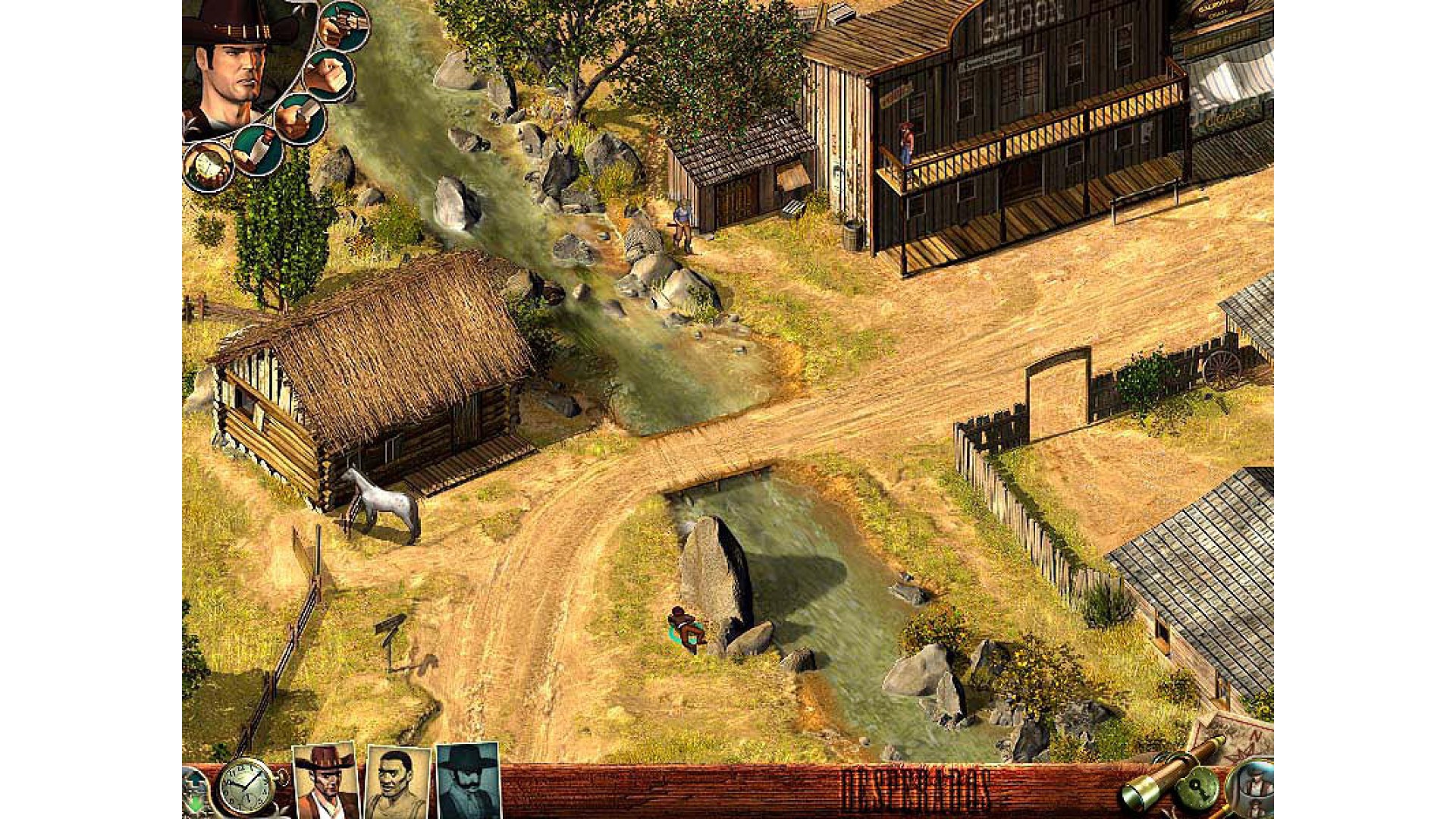Open the folded map in the corner
The height and width of the screenshot is (819, 1456).
point(1234,733)
